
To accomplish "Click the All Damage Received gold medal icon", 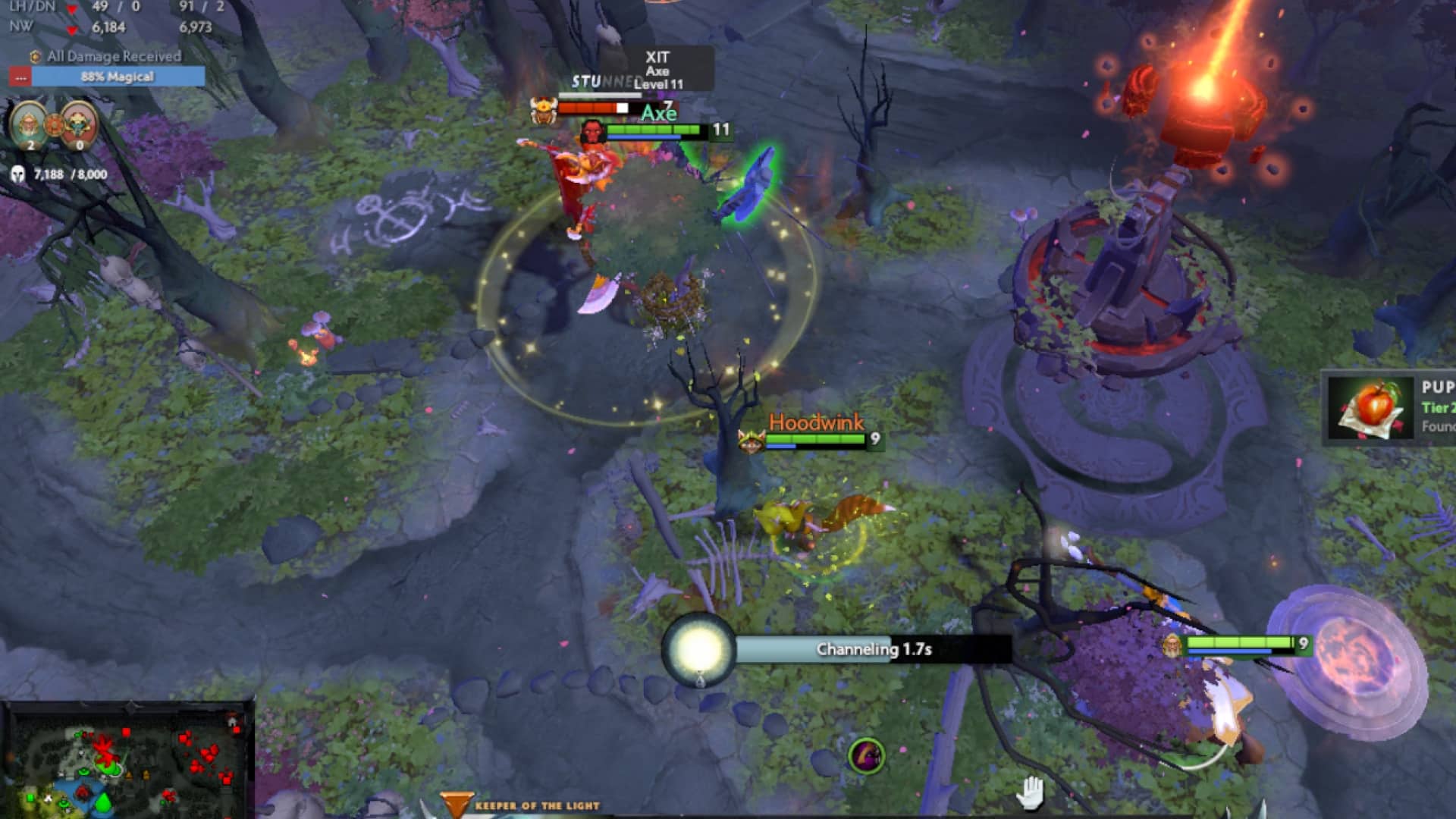I will tap(35, 56).
